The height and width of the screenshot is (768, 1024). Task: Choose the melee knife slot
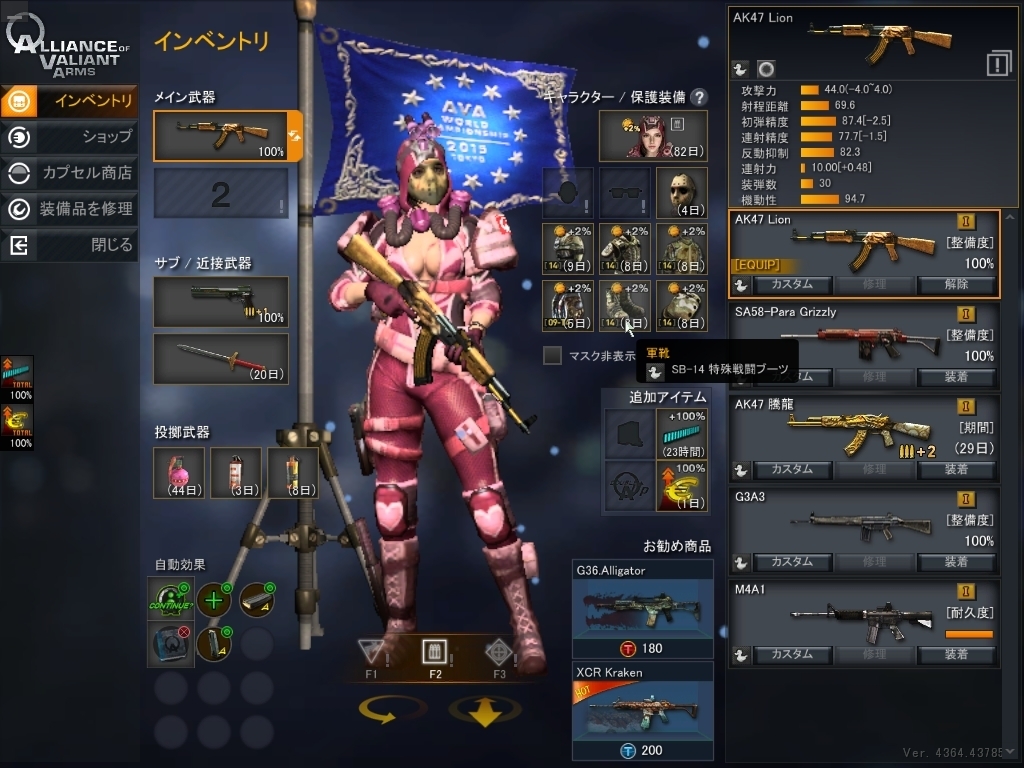(220, 359)
